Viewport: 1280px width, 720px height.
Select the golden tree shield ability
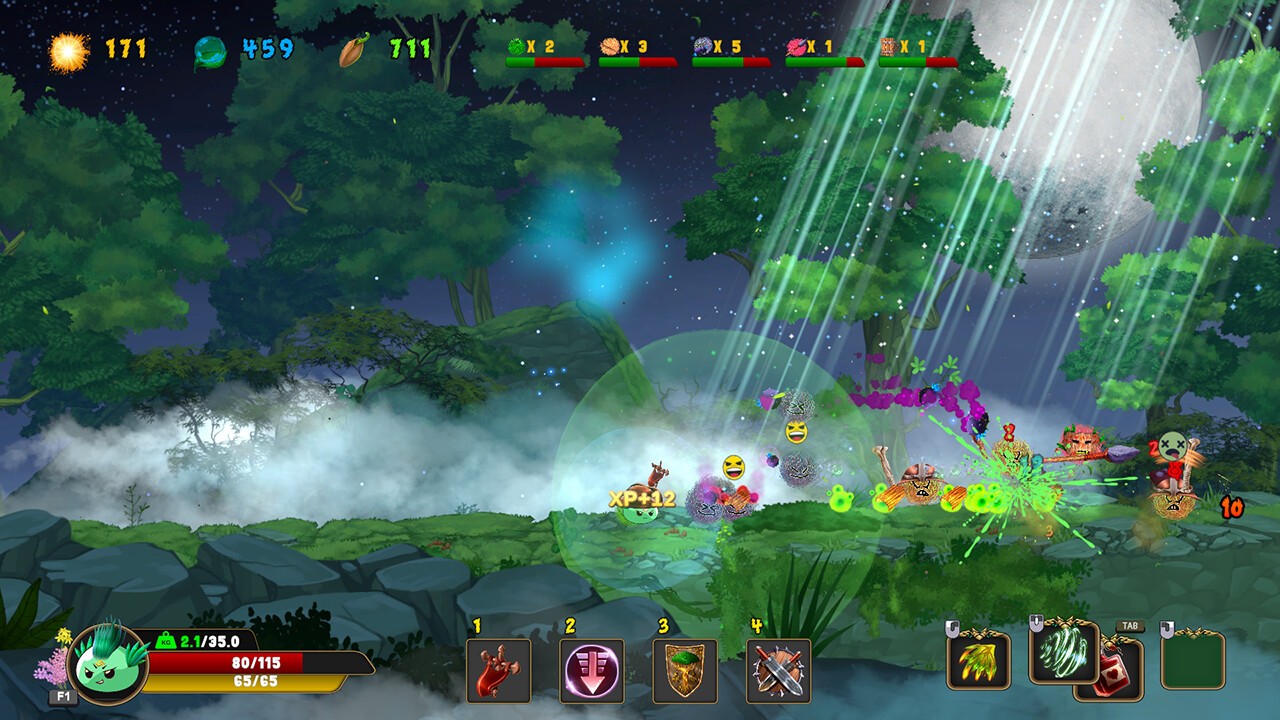pos(685,671)
